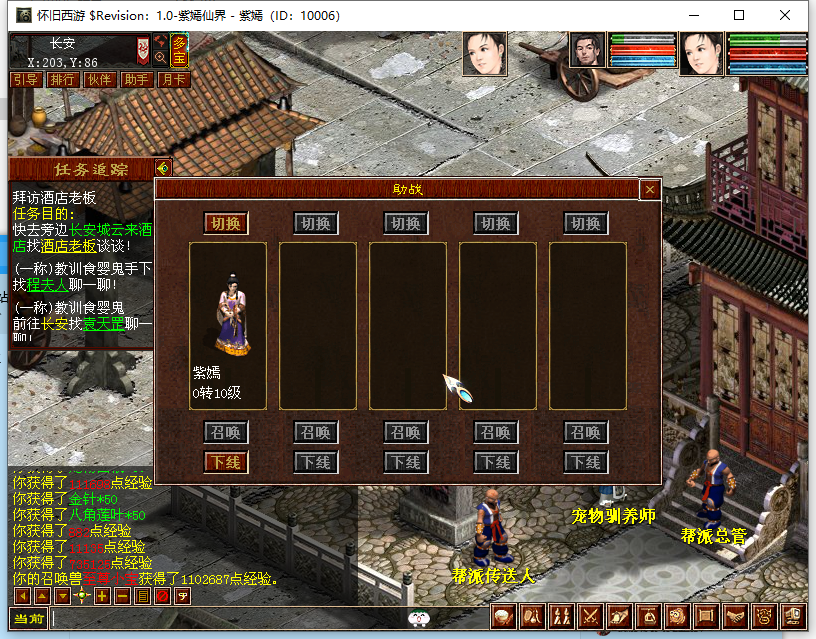Open the 排行 ranking list

62,80
